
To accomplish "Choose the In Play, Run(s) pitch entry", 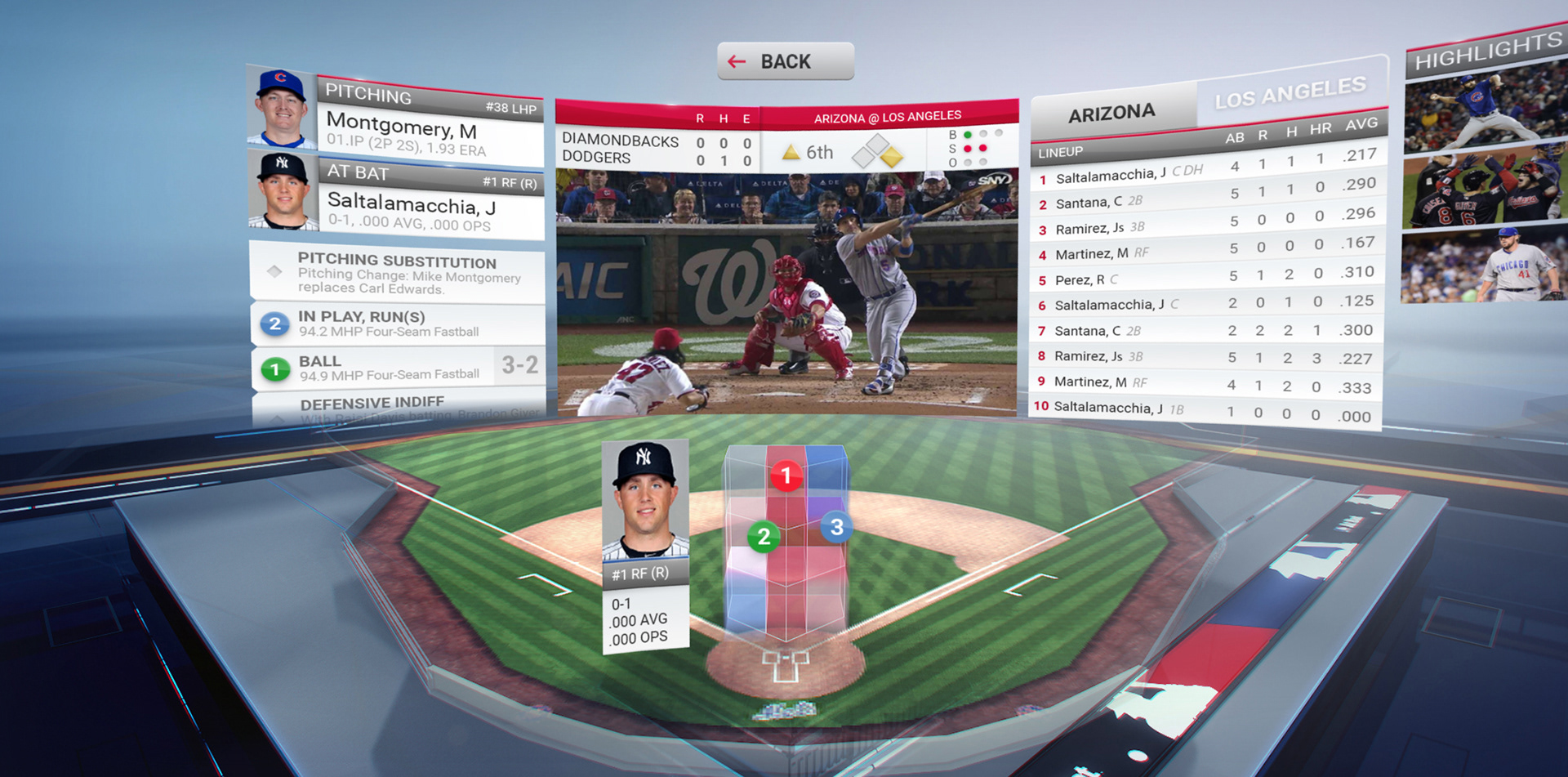I will pyautogui.click(x=398, y=324).
